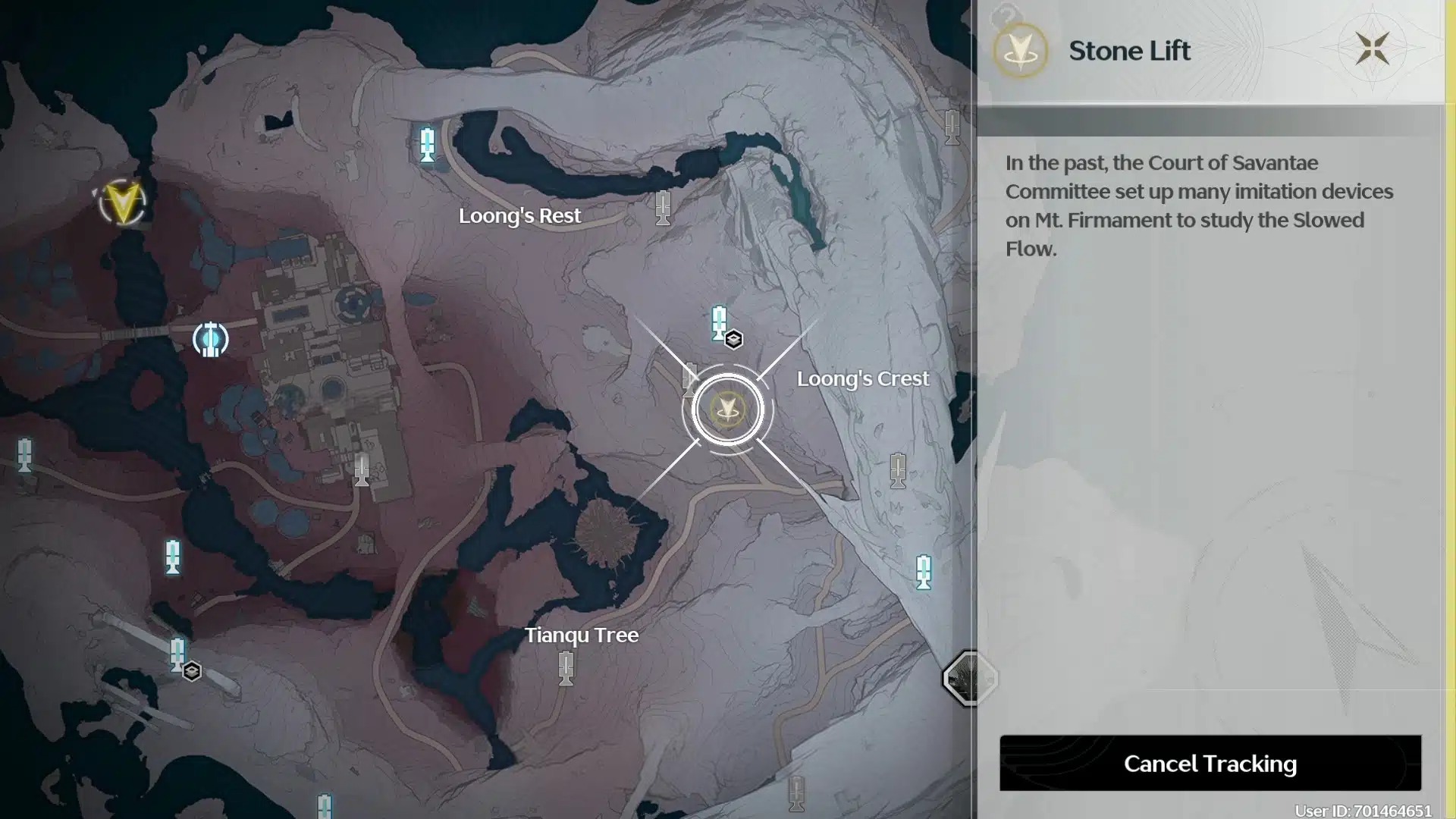Select the yellow quest marker on the map
The image size is (1456, 819).
coord(123,202)
